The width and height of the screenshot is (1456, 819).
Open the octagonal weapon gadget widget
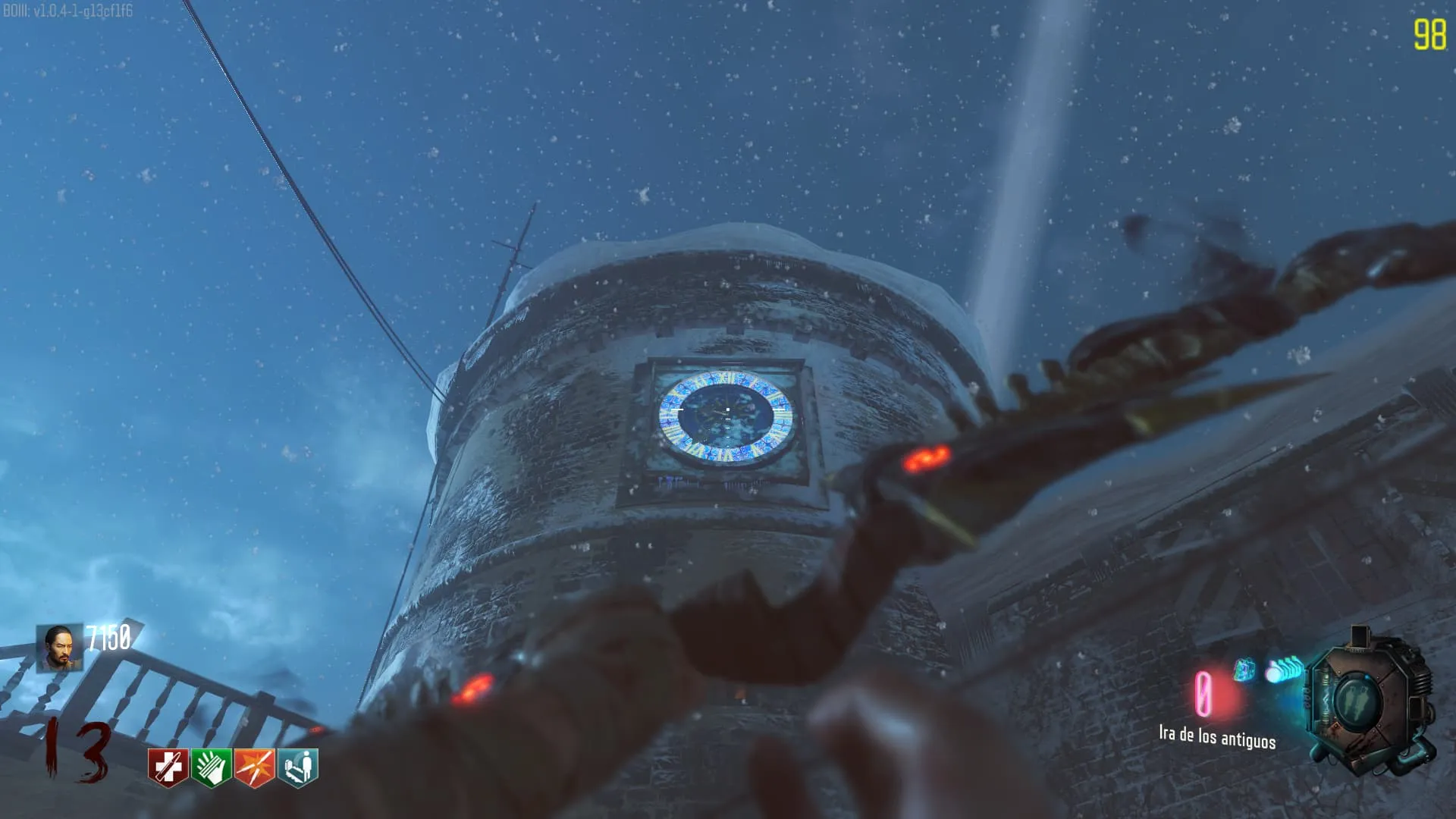pyautogui.click(x=1370, y=702)
